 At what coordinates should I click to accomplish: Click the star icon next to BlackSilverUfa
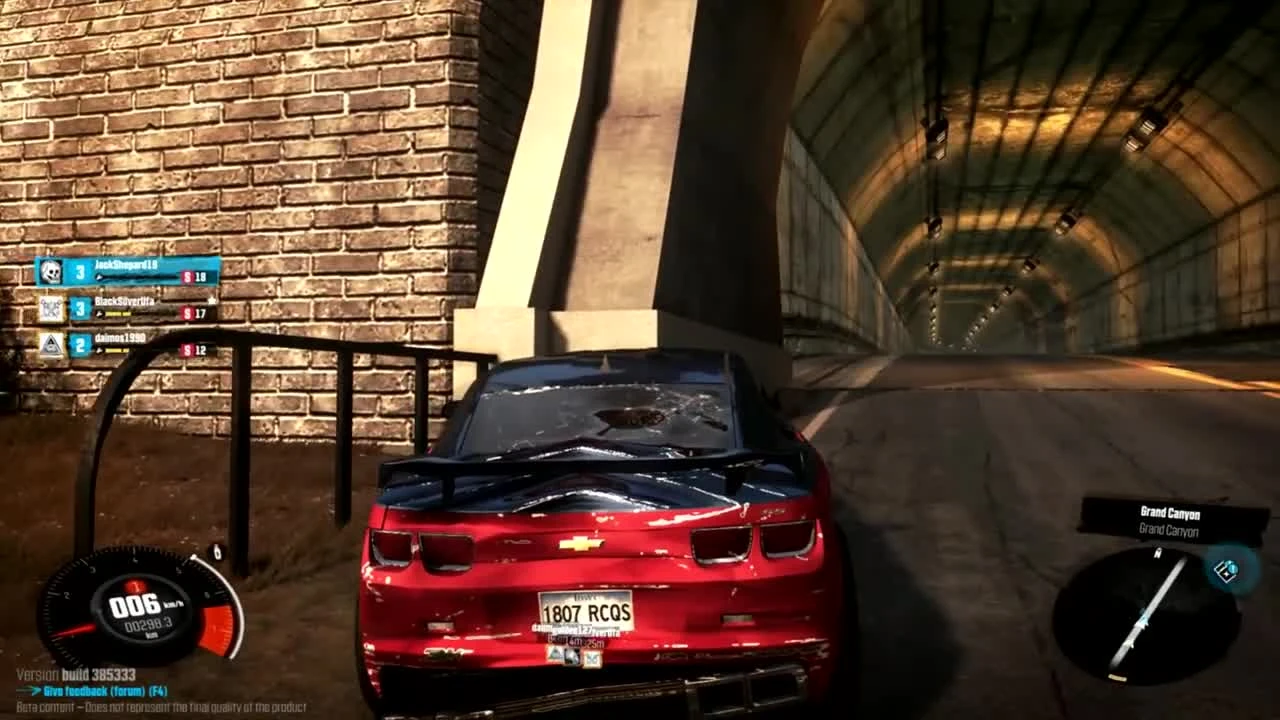(x=213, y=299)
